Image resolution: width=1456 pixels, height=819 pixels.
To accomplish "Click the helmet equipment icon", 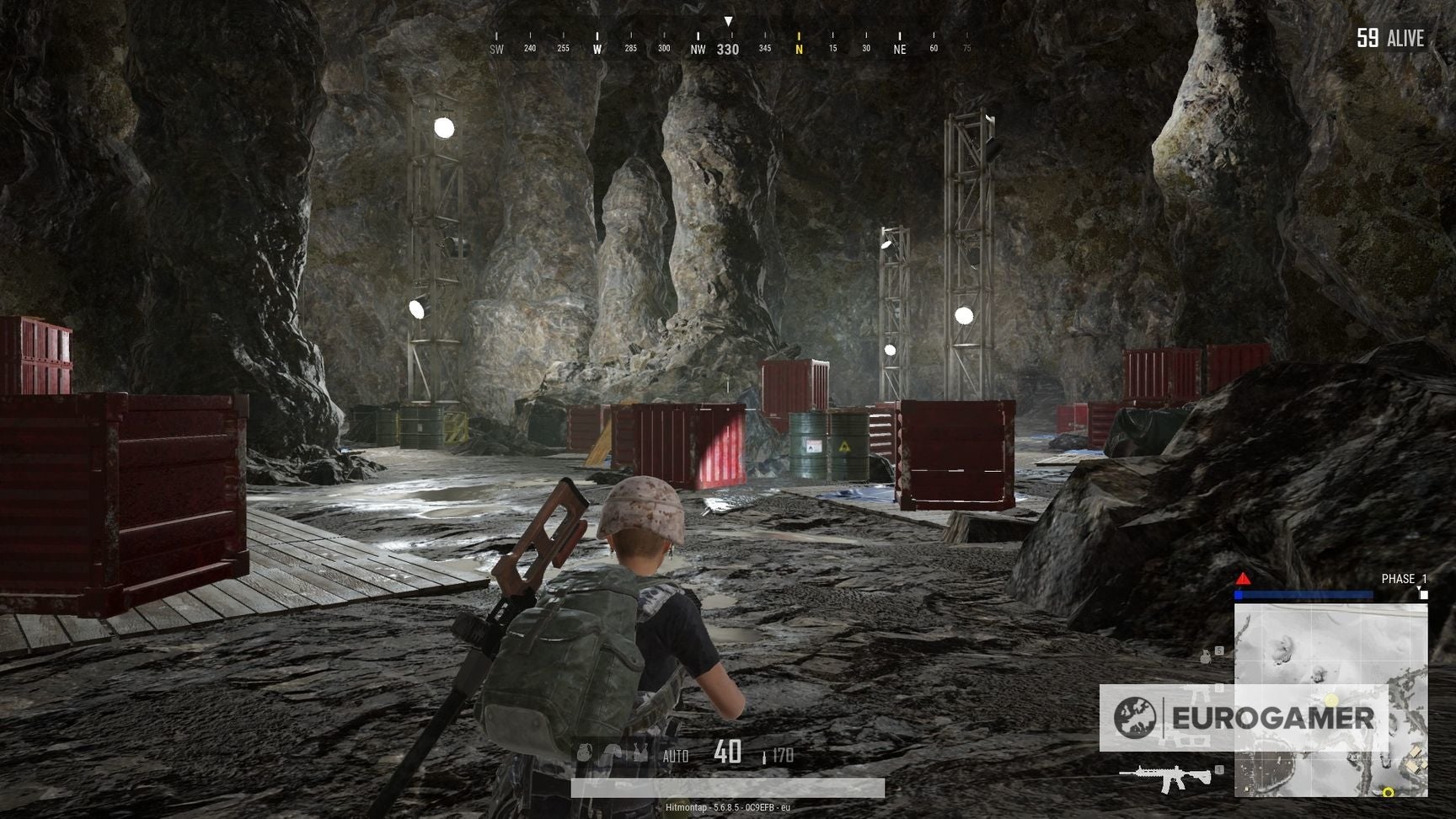I will pos(613,752).
